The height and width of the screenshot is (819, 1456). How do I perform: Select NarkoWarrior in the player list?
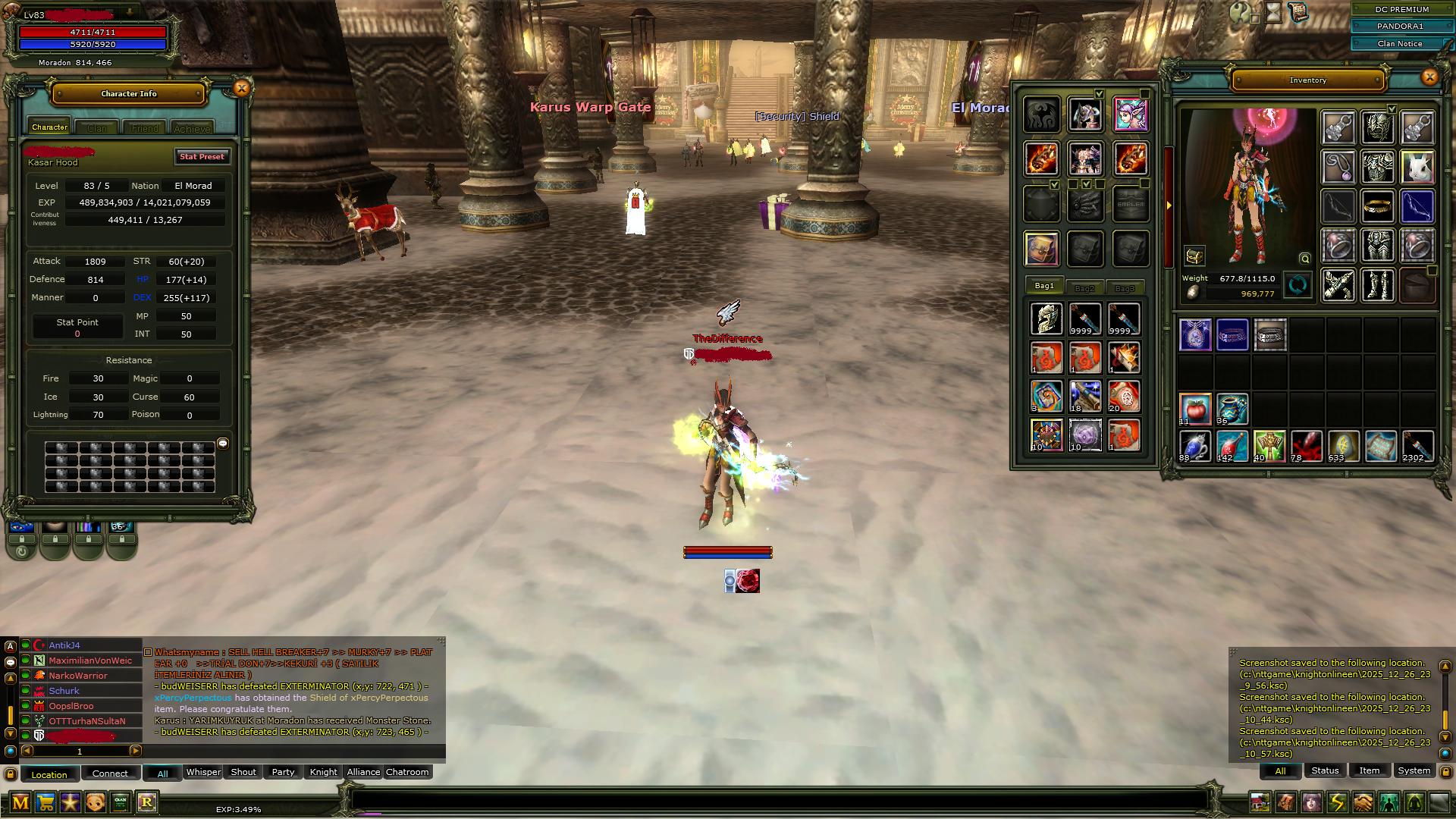[78, 676]
